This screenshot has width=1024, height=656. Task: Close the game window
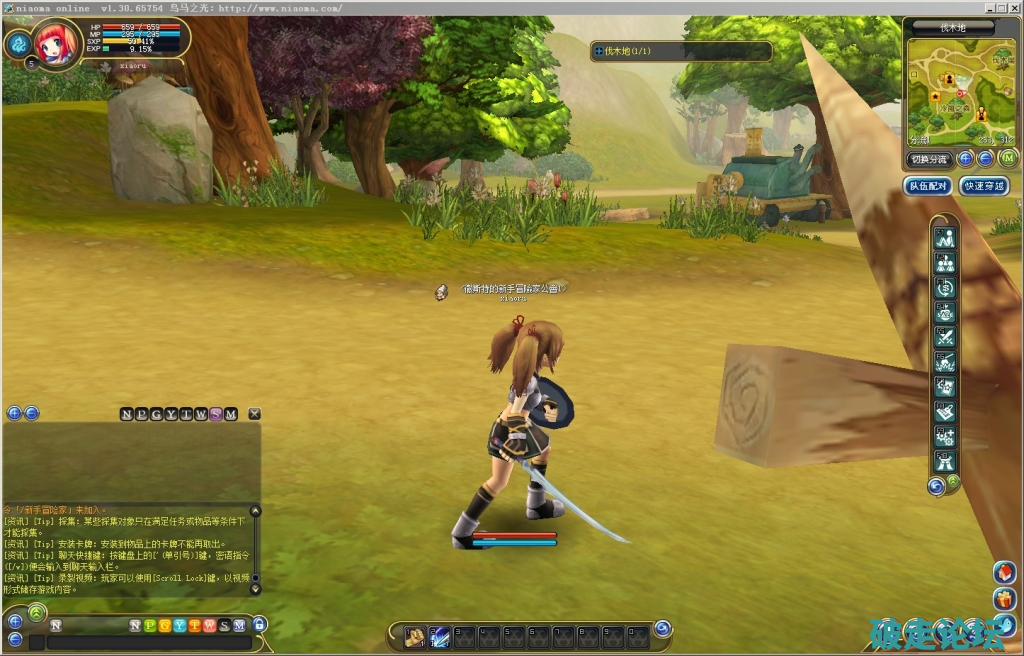(1014, 8)
